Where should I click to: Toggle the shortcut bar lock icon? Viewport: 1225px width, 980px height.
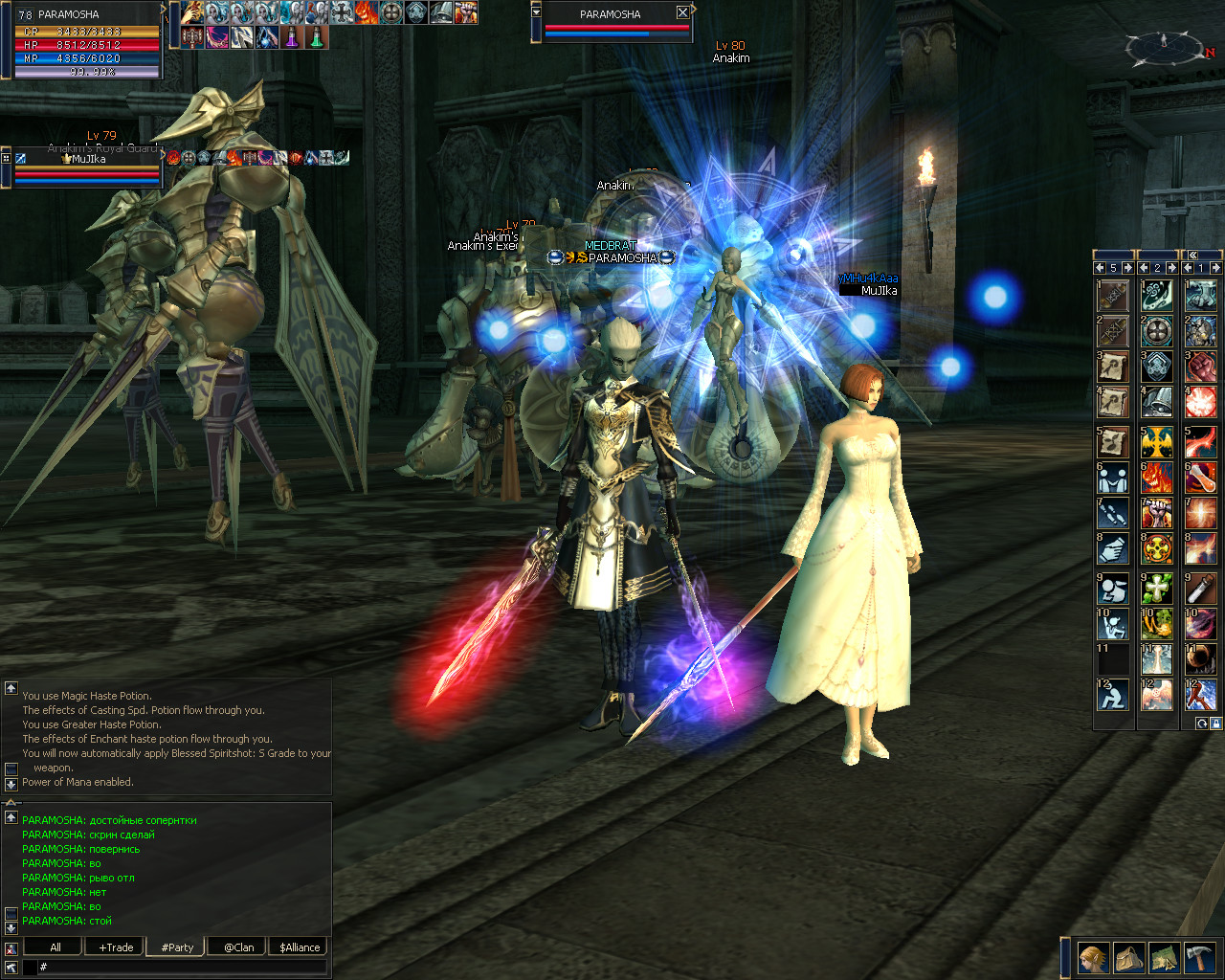coord(1215,724)
